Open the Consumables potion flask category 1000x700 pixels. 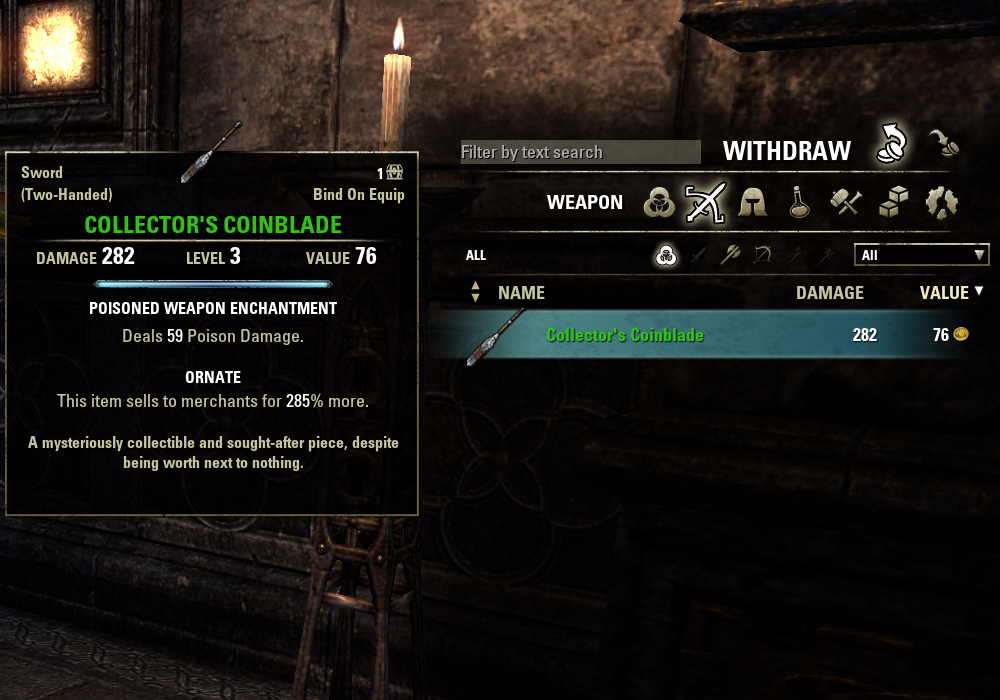(798, 203)
